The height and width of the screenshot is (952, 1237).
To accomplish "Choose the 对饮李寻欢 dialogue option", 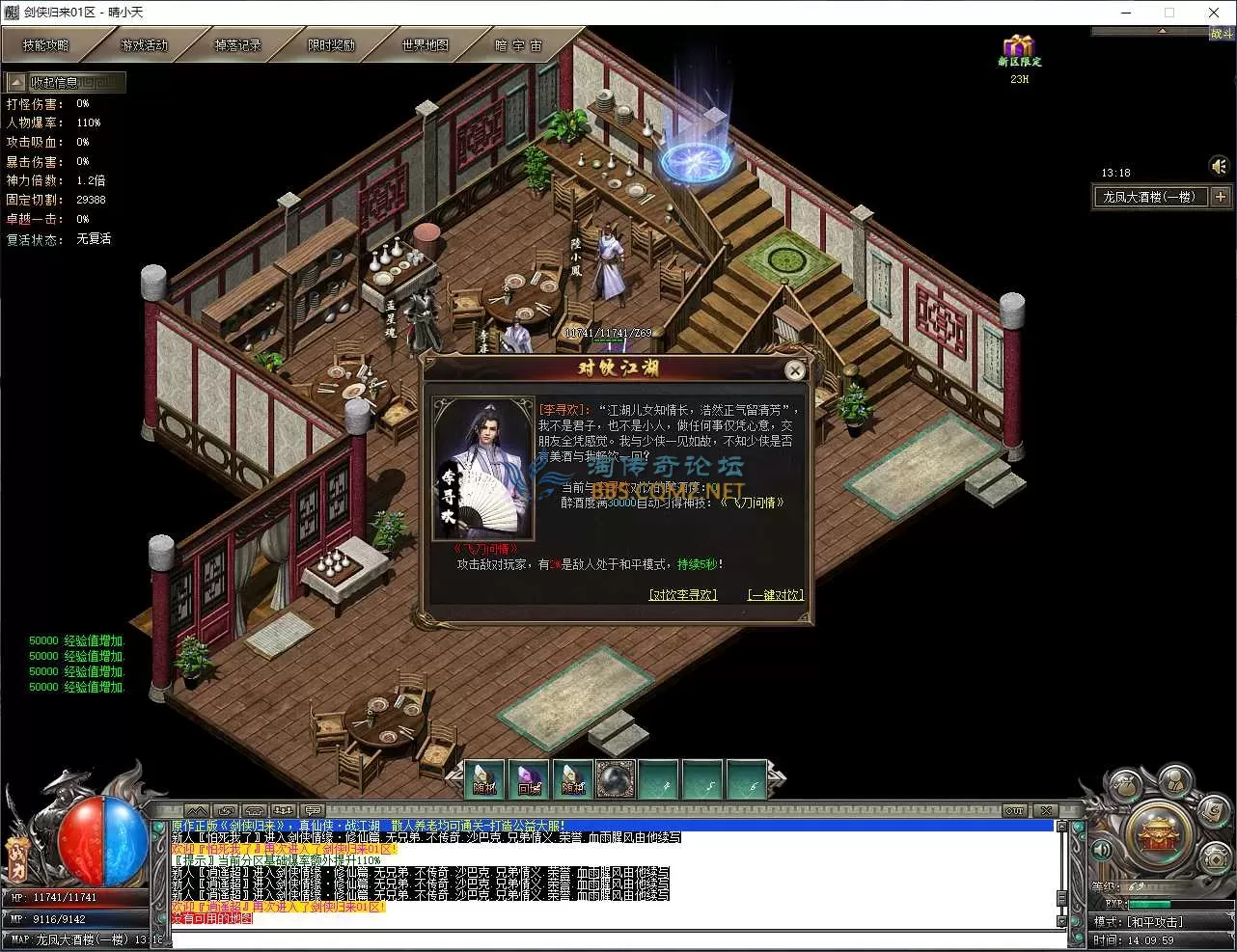I will click(683, 595).
